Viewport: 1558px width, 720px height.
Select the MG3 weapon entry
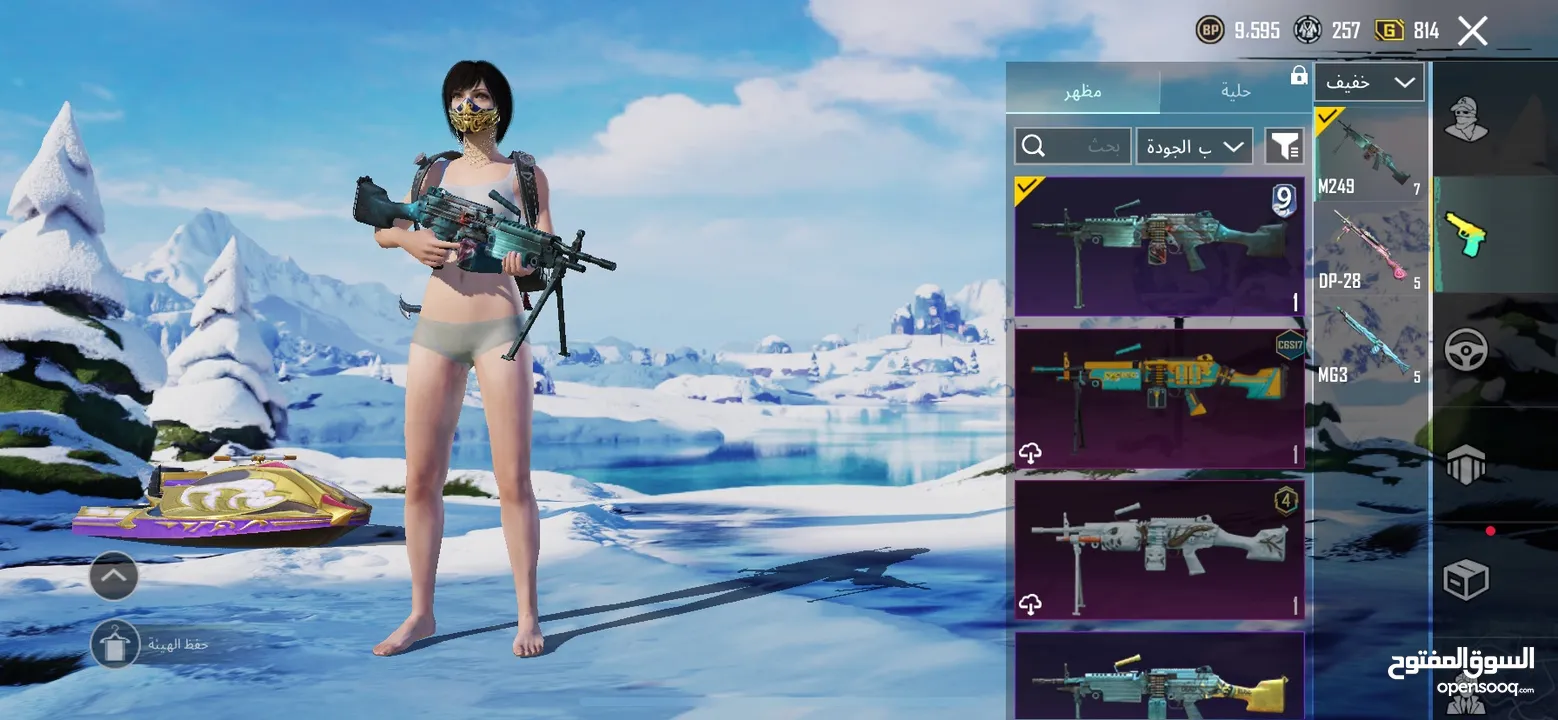tap(1370, 345)
